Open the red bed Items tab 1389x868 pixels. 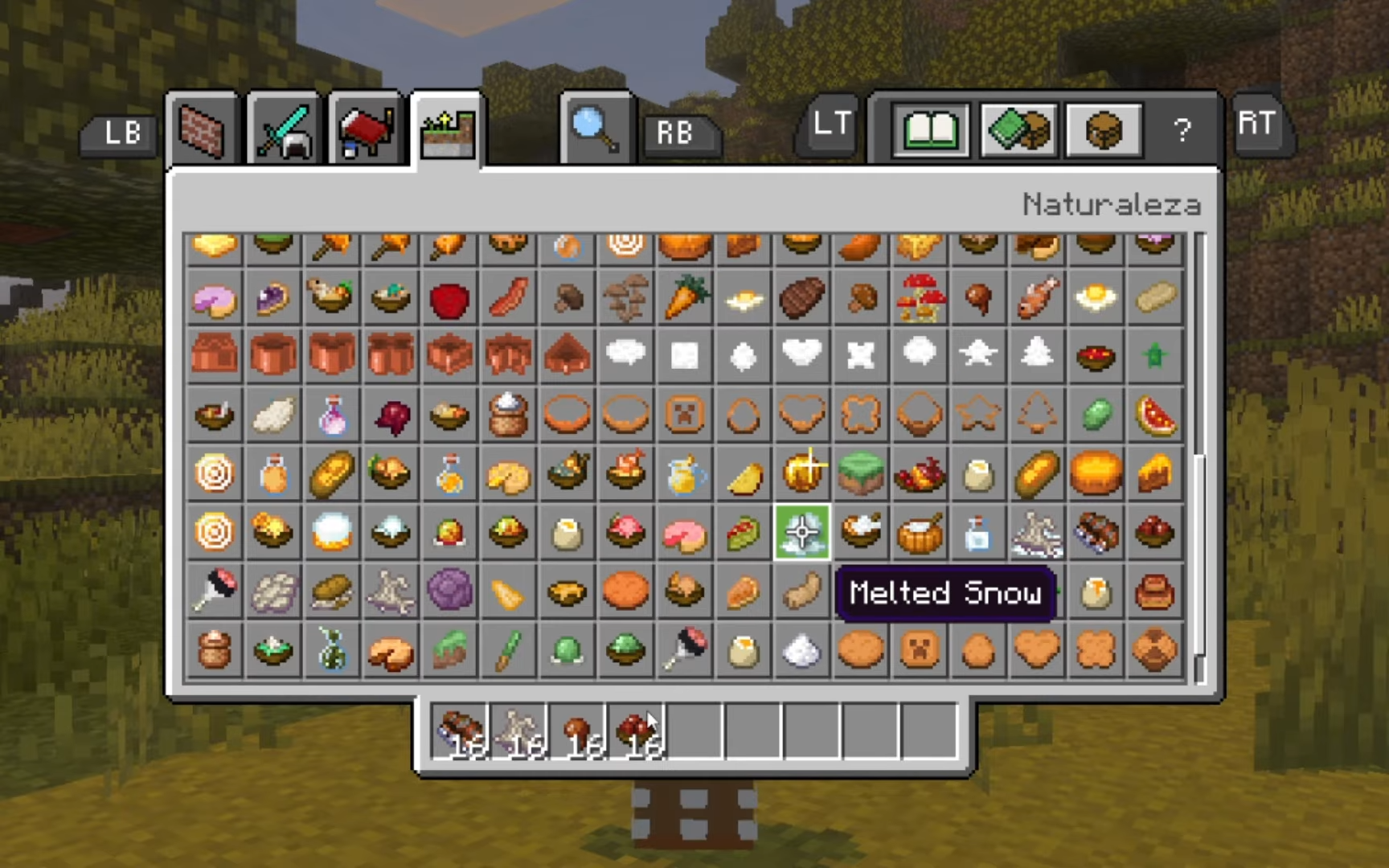coord(366,131)
